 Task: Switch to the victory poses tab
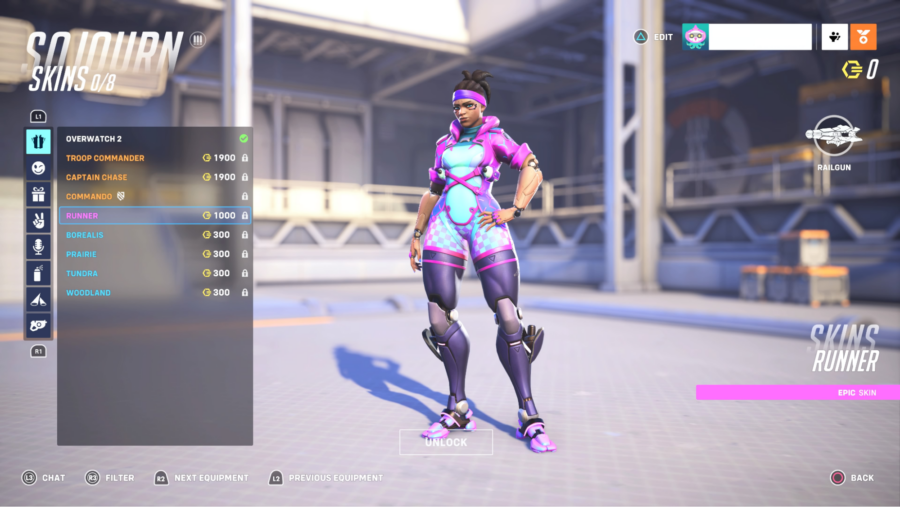click(x=38, y=220)
